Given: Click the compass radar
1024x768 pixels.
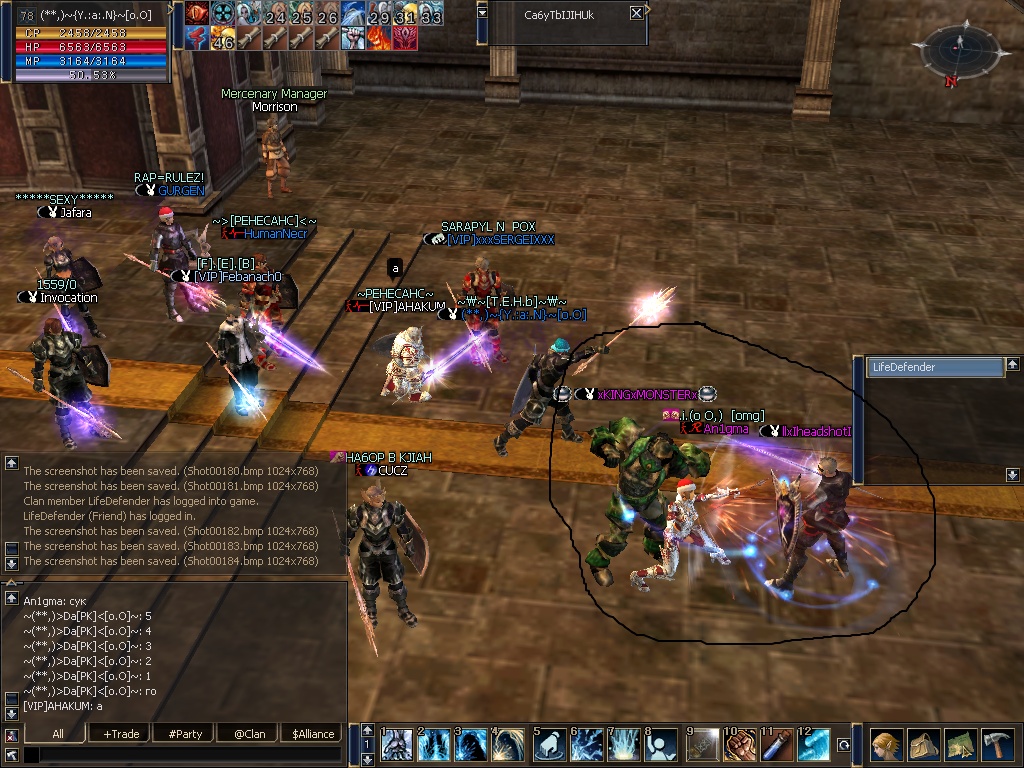Looking at the screenshot, I should [952, 49].
